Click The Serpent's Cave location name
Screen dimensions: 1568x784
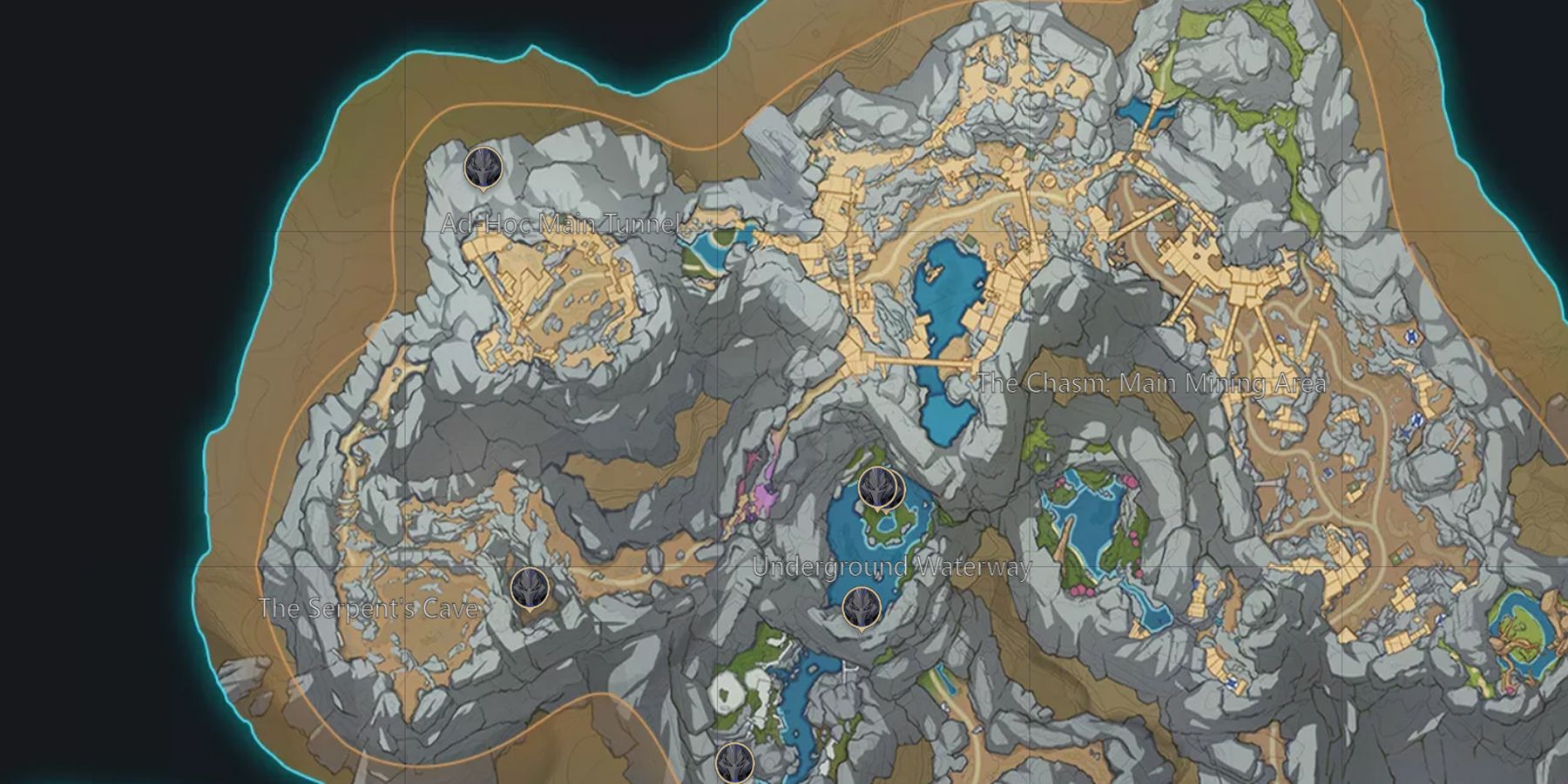369,609
